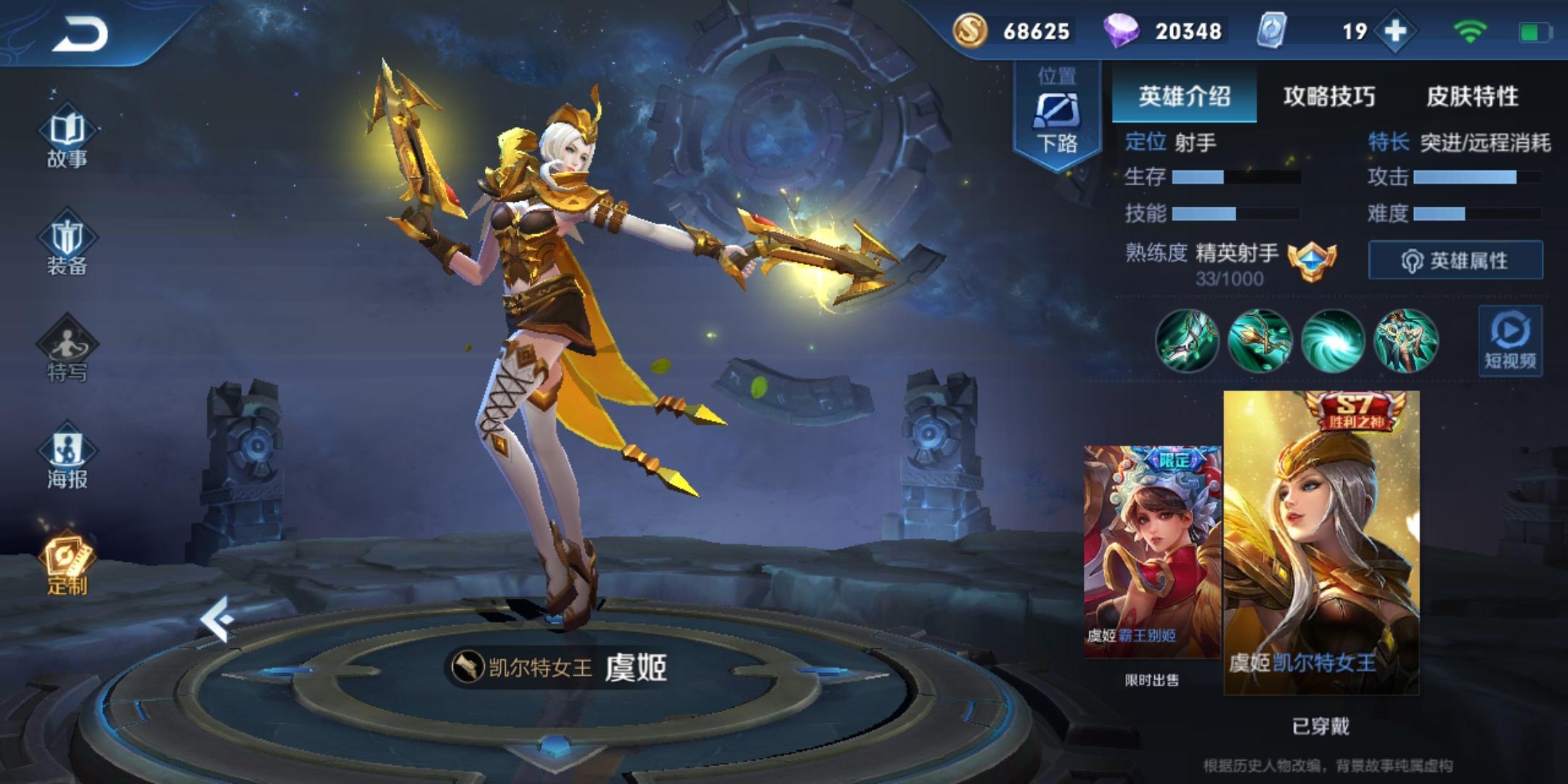The width and height of the screenshot is (1568, 784).
Task: Tap the plus button to add tickets
Action: point(1395,31)
